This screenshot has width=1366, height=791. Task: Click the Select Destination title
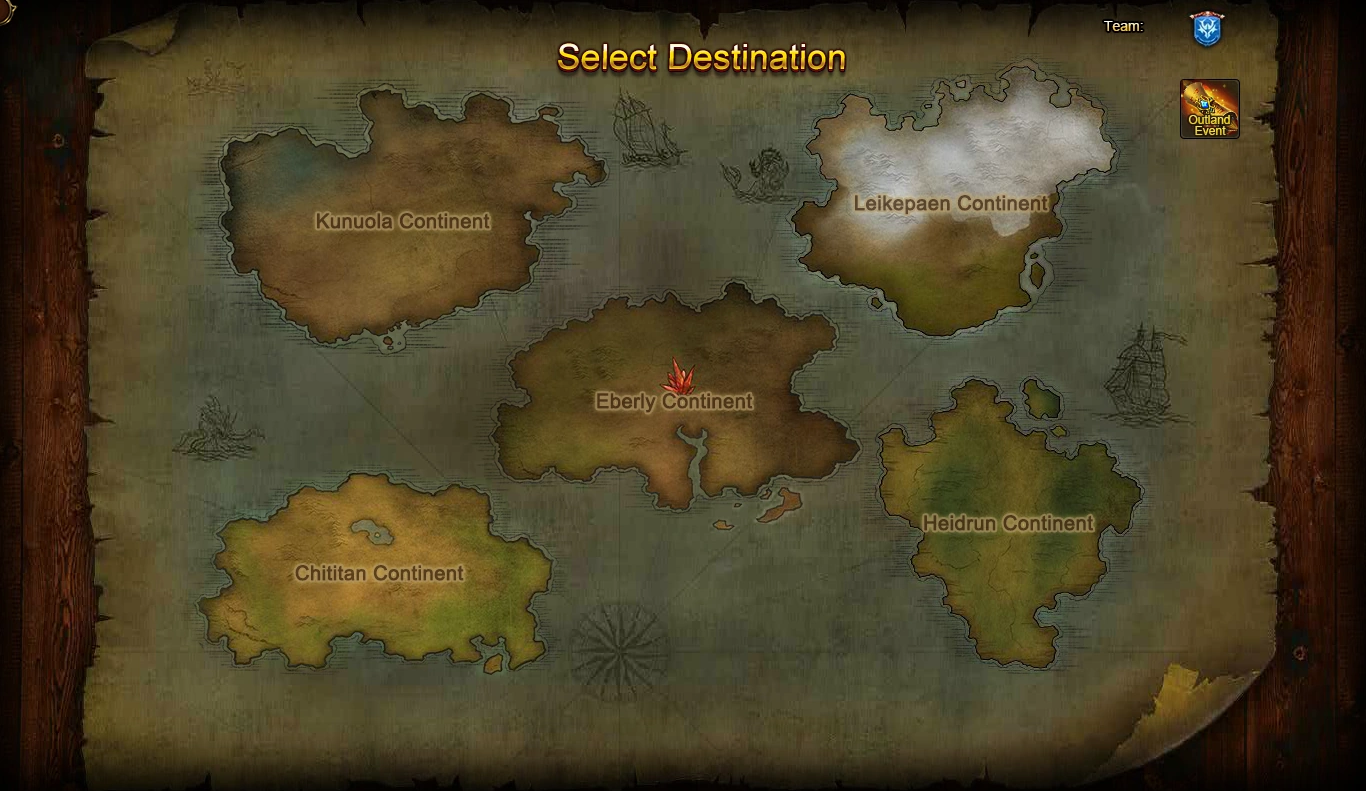(700, 58)
